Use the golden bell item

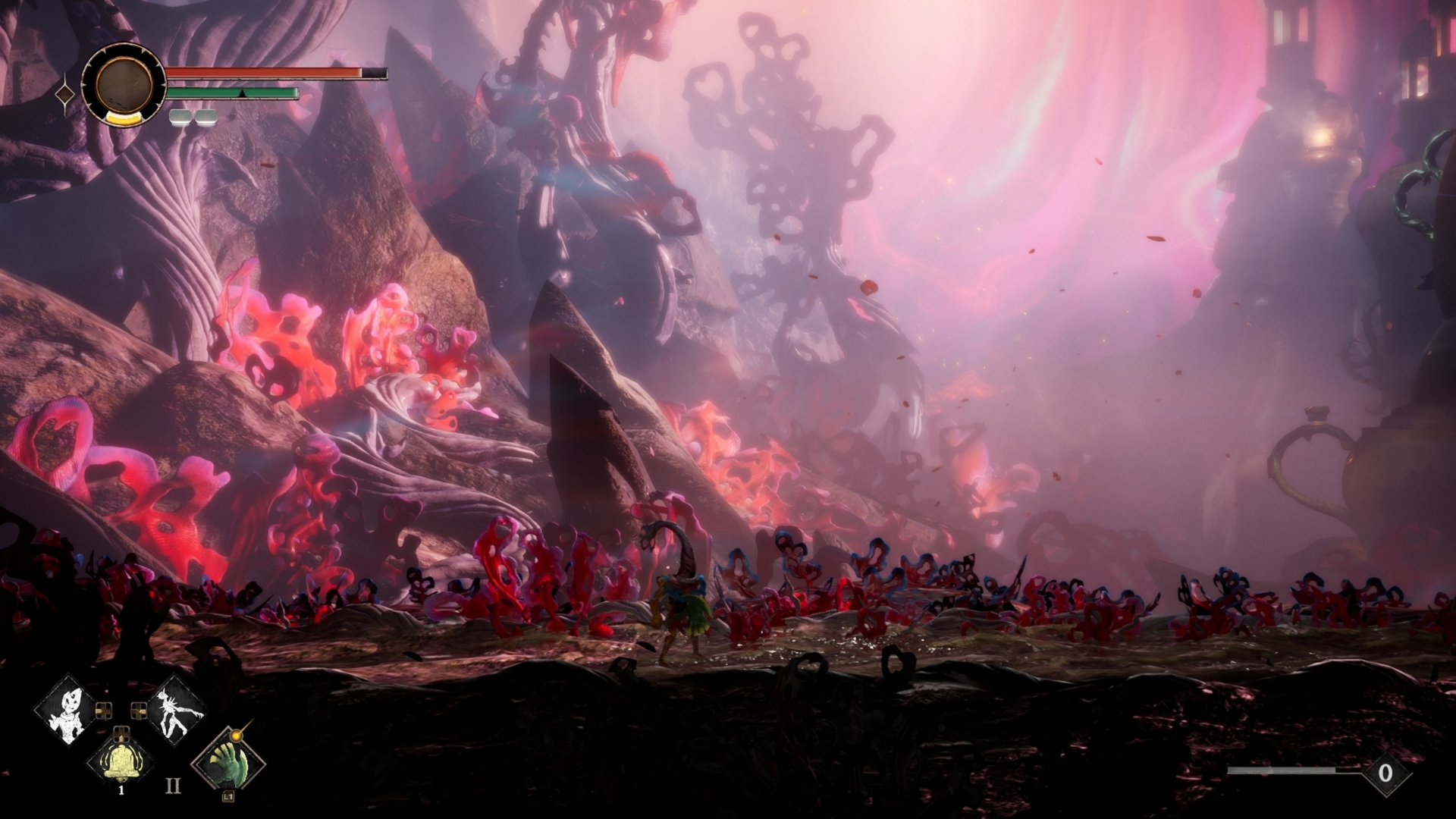pos(121,761)
